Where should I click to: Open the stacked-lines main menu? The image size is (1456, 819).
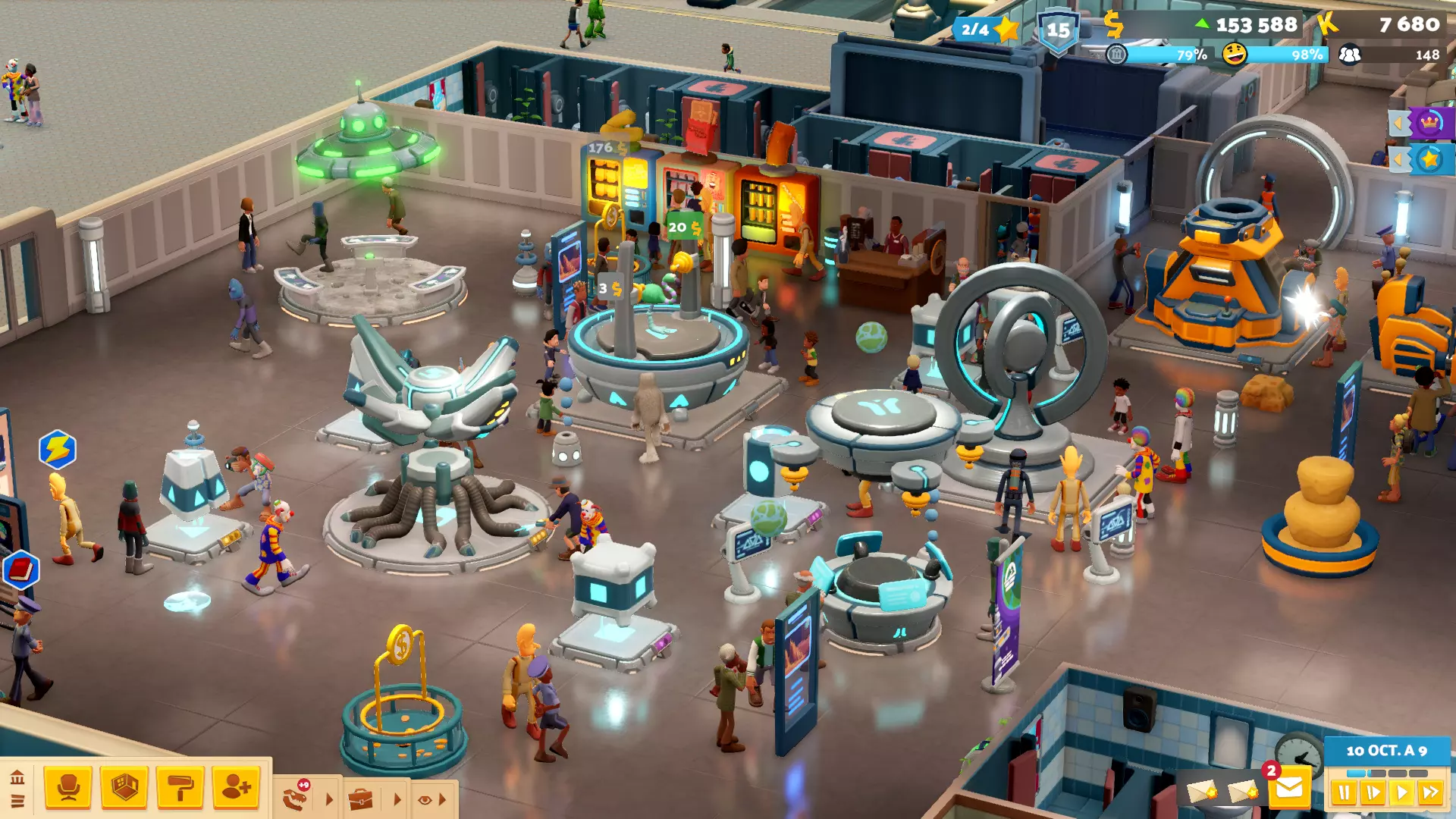[x=17, y=801]
